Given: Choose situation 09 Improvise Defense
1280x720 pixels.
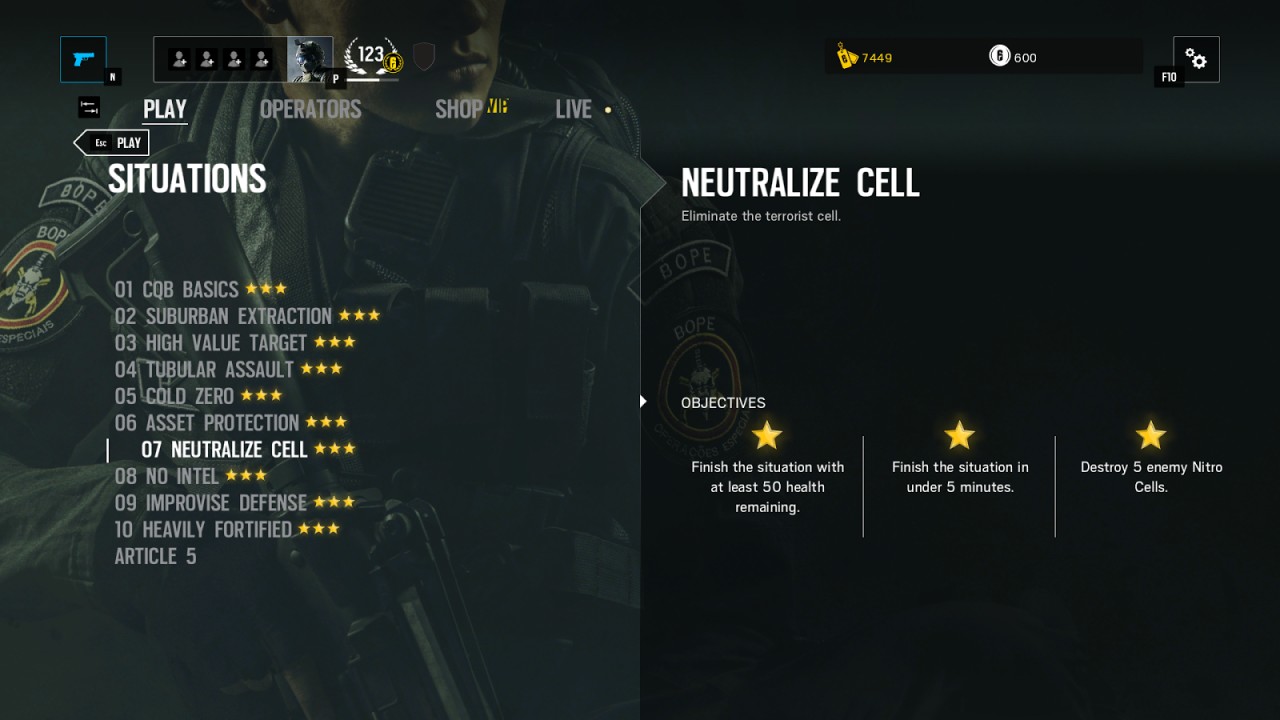Looking at the screenshot, I should [x=211, y=503].
